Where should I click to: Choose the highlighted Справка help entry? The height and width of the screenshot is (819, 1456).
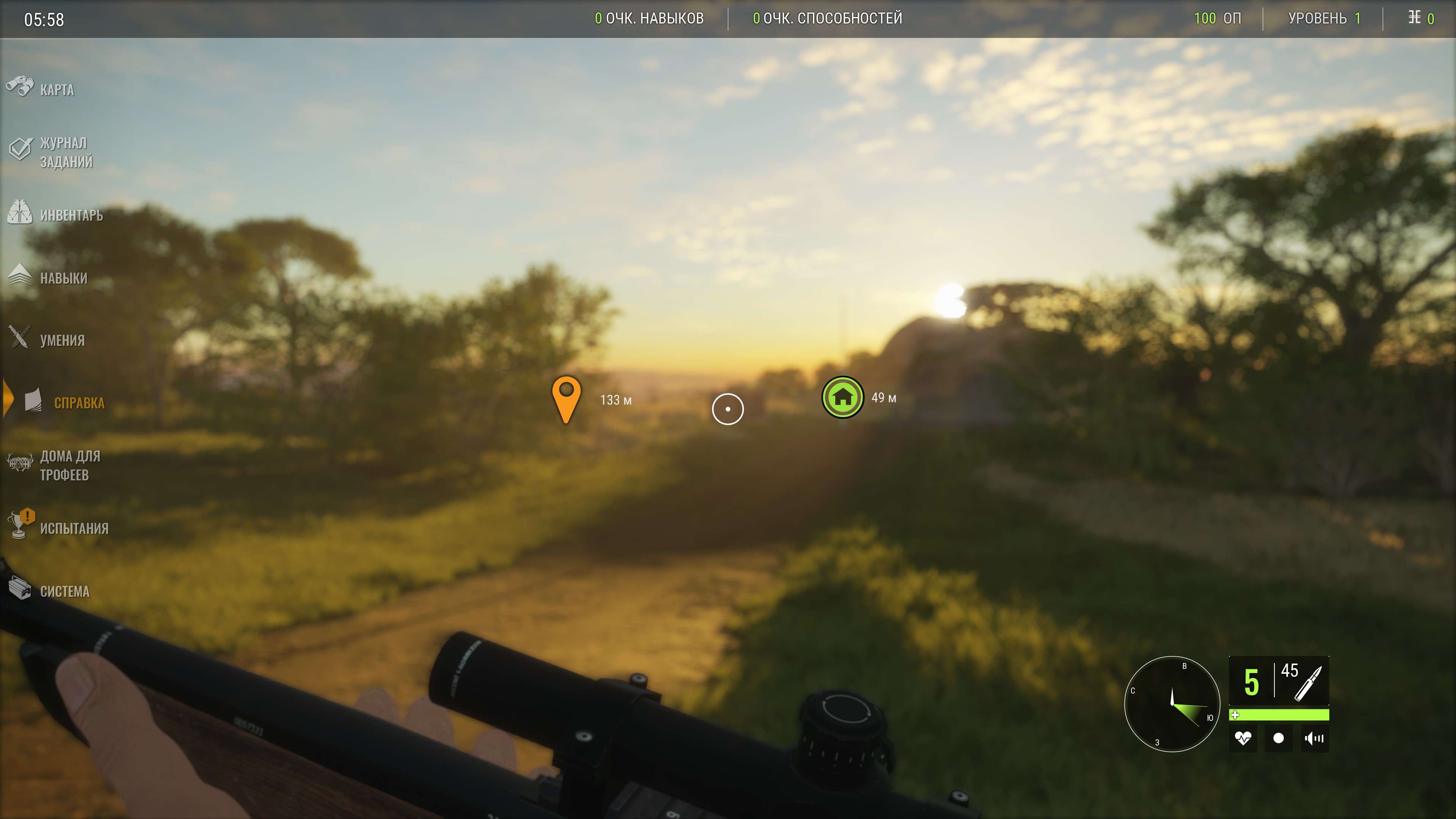pyautogui.click(x=78, y=402)
